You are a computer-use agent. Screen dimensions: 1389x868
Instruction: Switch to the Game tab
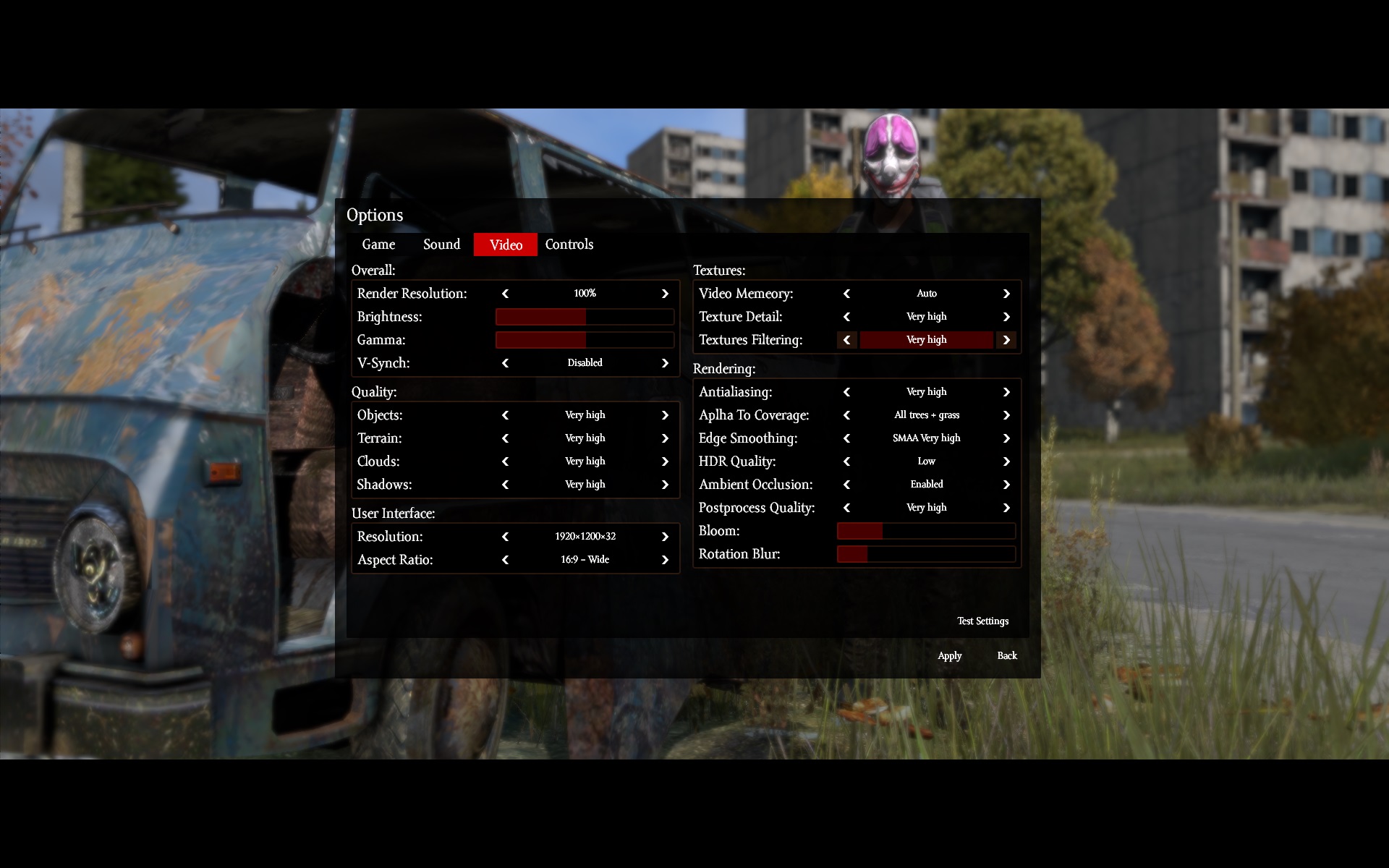[x=378, y=244]
